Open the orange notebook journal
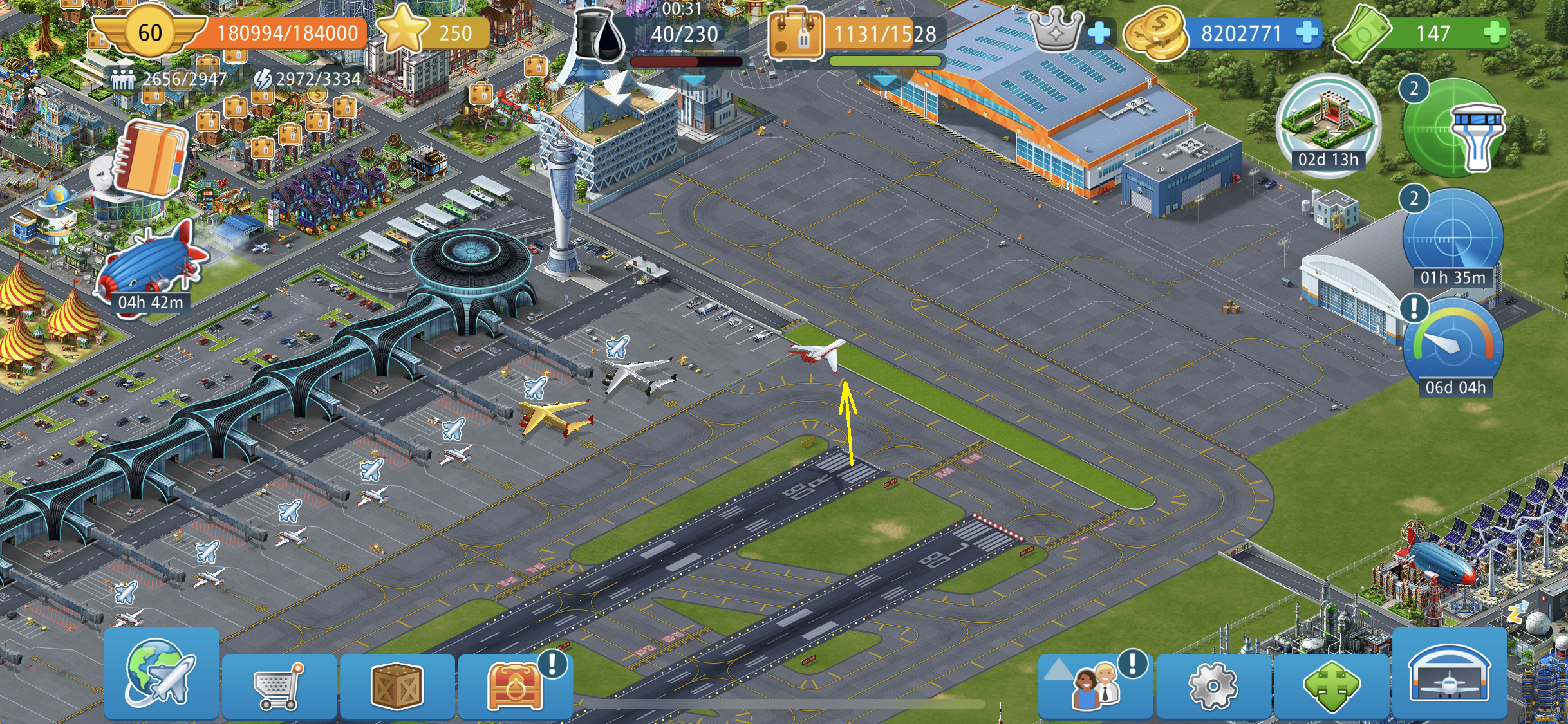 click(151, 159)
